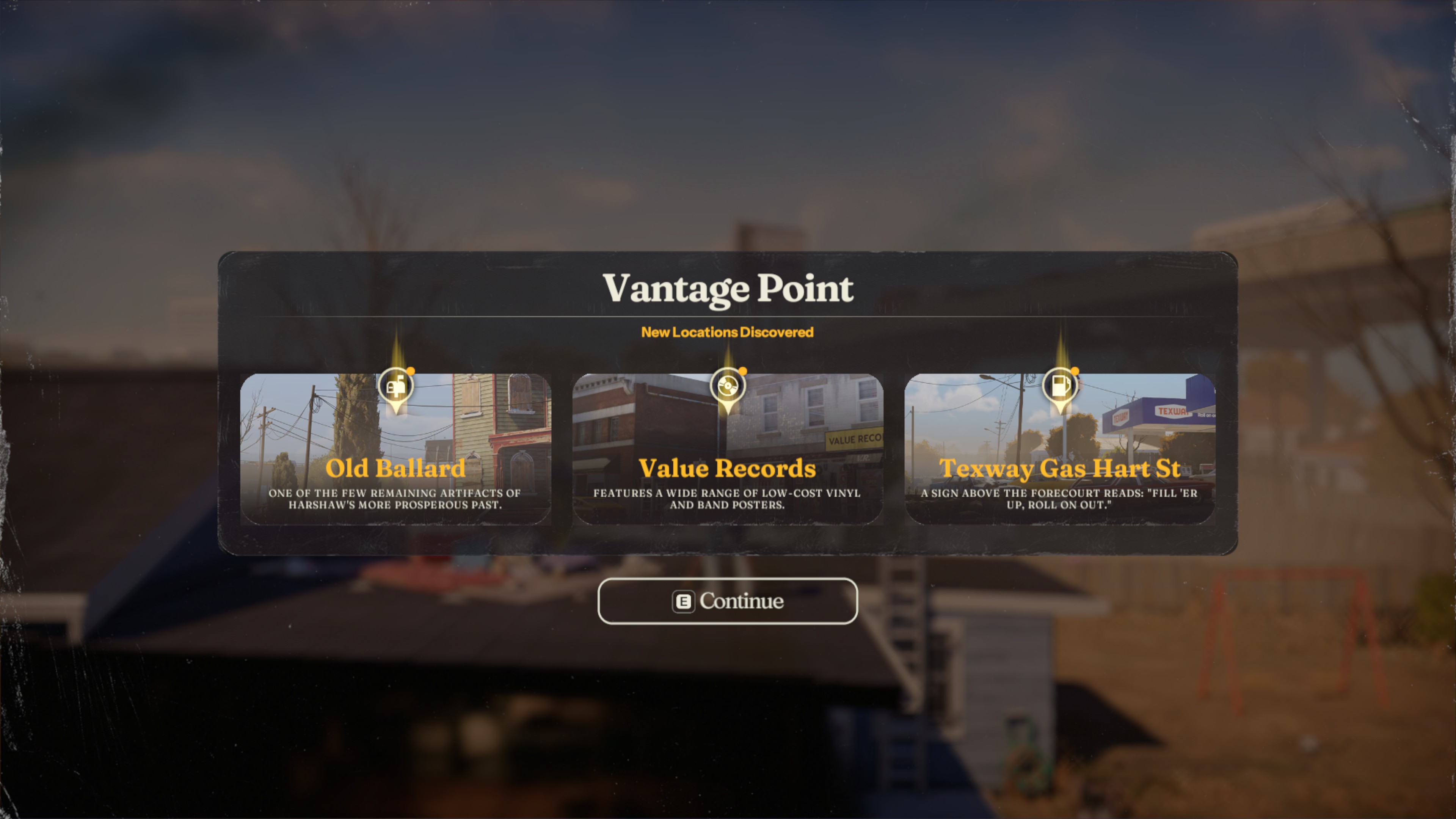Choose the Value Records location card
1456x819 pixels.
pyautogui.click(x=728, y=449)
